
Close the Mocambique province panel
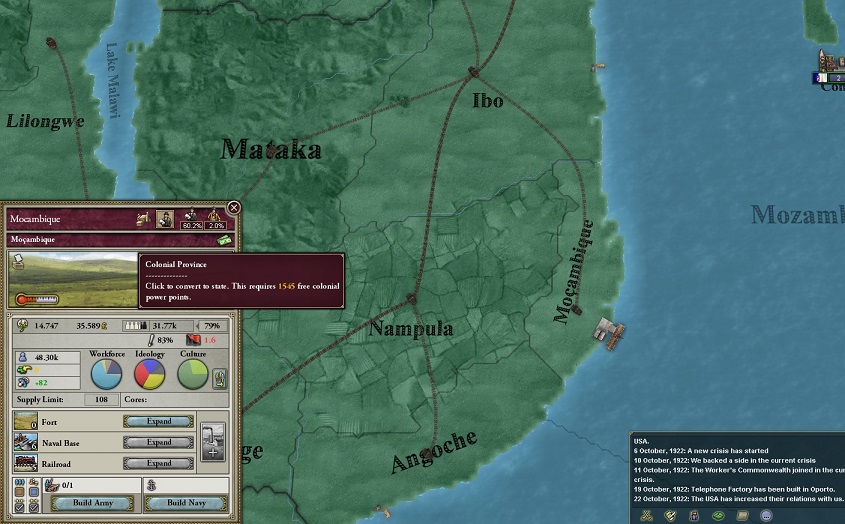tap(233, 207)
